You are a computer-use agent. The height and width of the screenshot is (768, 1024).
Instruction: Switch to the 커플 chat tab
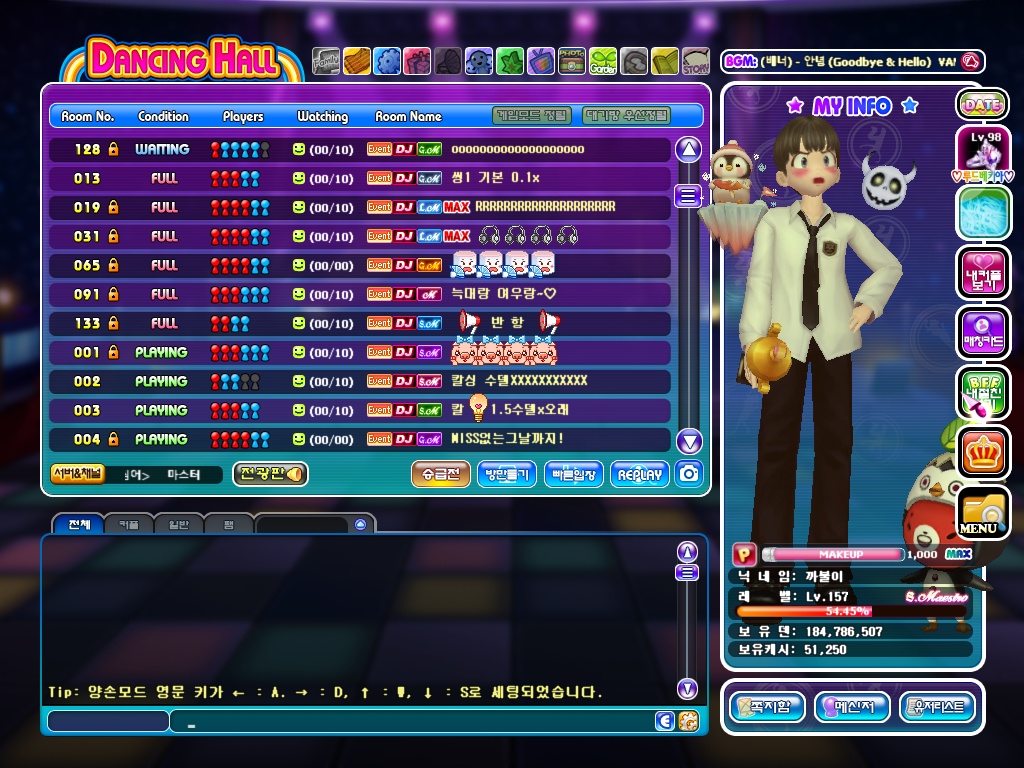129,524
